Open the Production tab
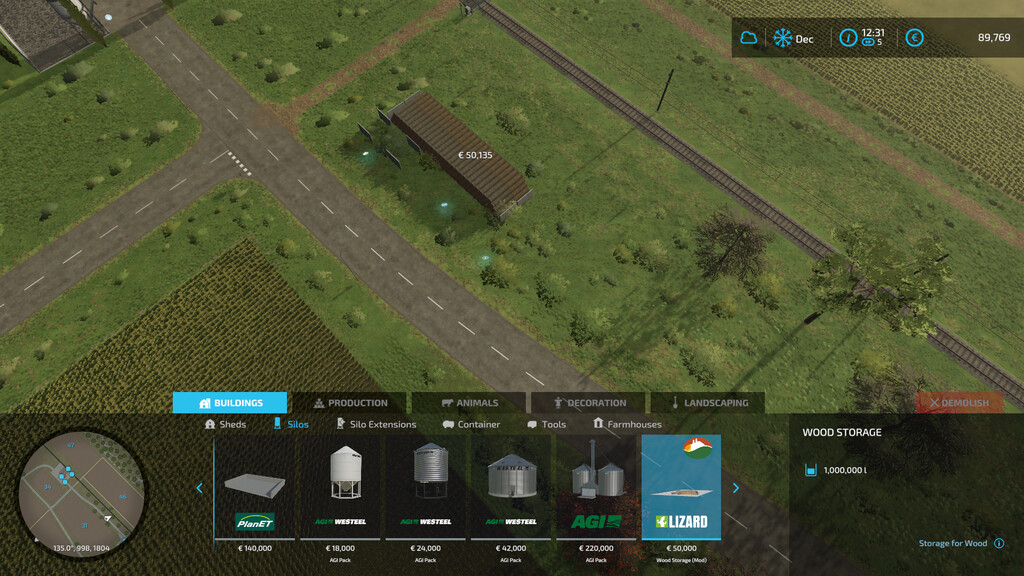This screenshot has width=1024, height=576. pos(349,403)
